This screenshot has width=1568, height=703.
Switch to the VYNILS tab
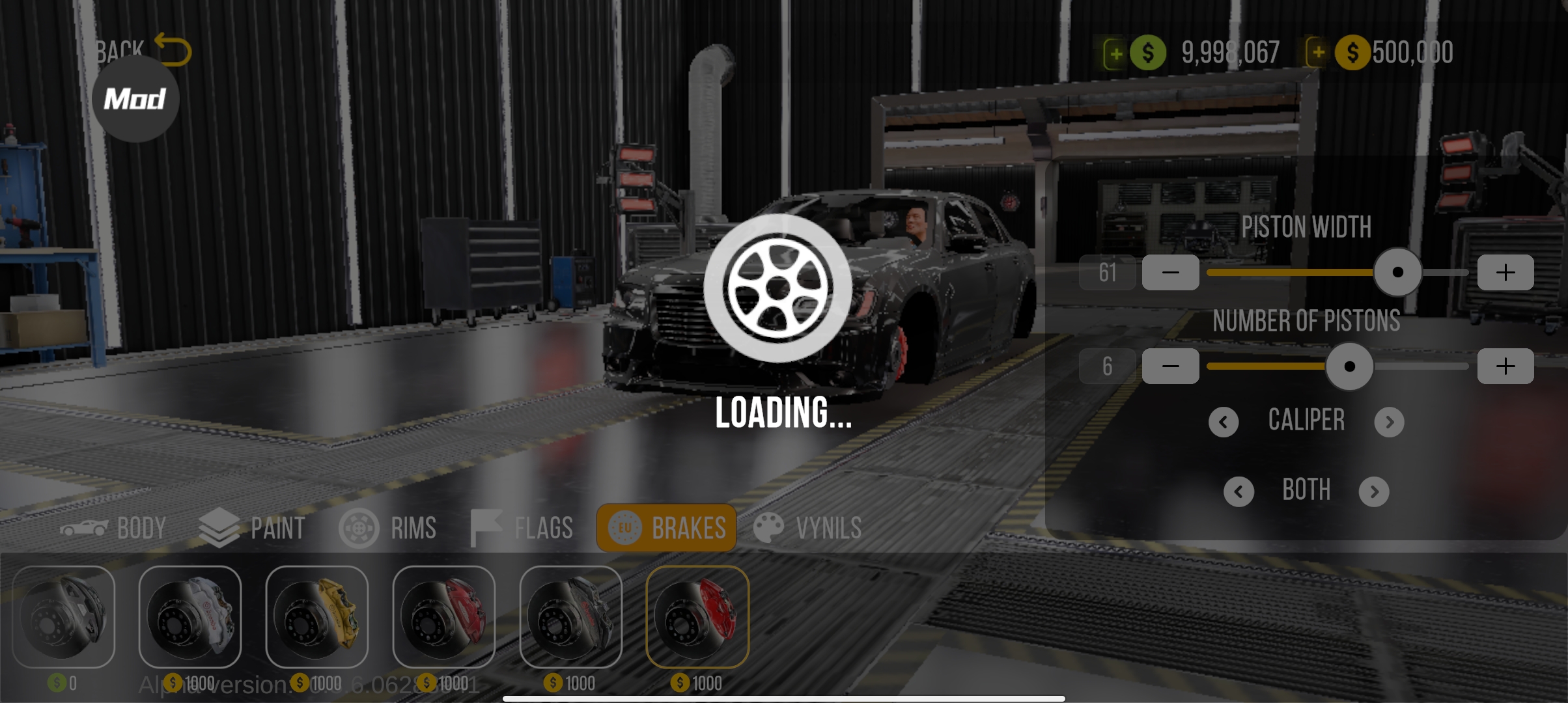point(807,528)
